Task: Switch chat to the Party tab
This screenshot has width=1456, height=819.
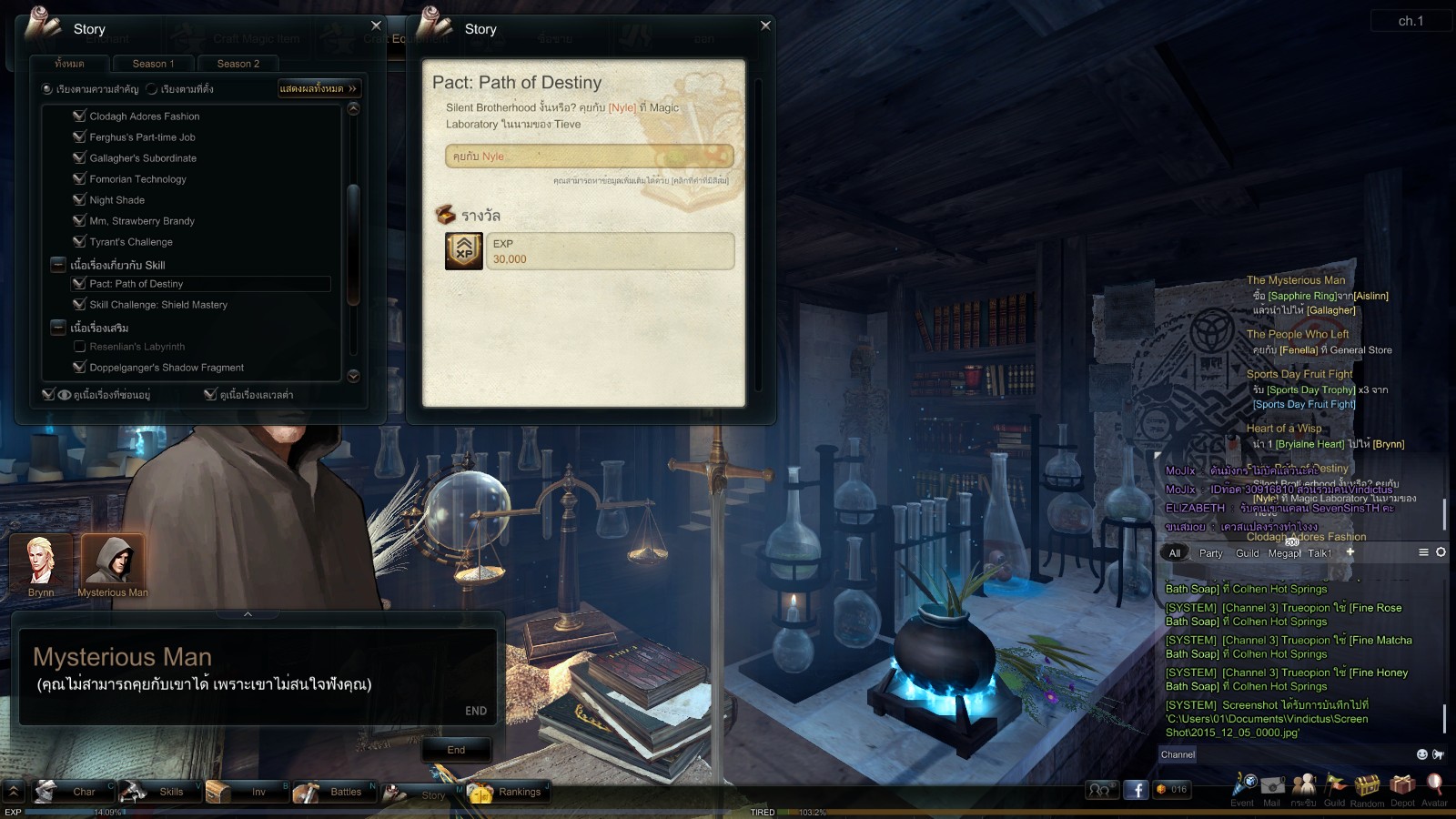Action: point(1210,553)
